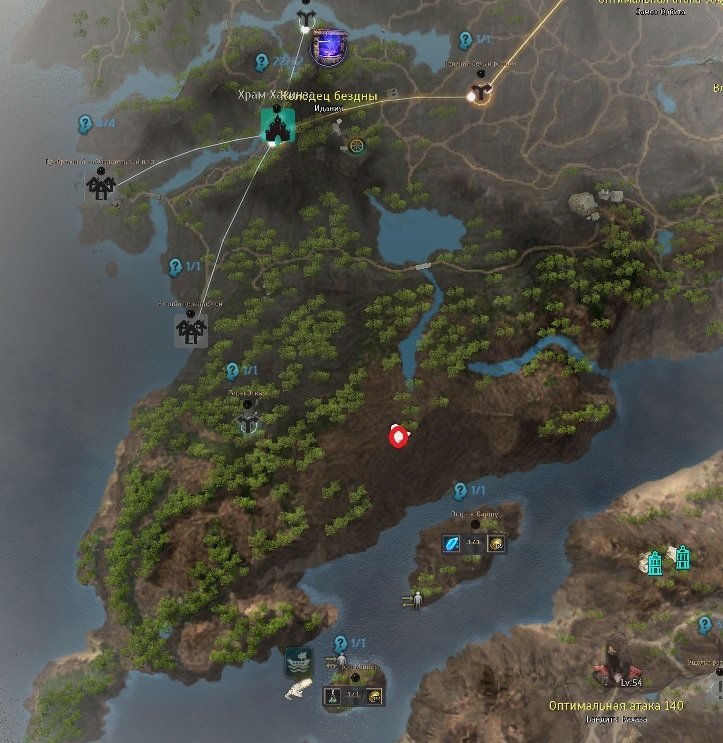723x743 pixels.
Task: Click the glowing purple portal marker
Action: coord(327,47)
